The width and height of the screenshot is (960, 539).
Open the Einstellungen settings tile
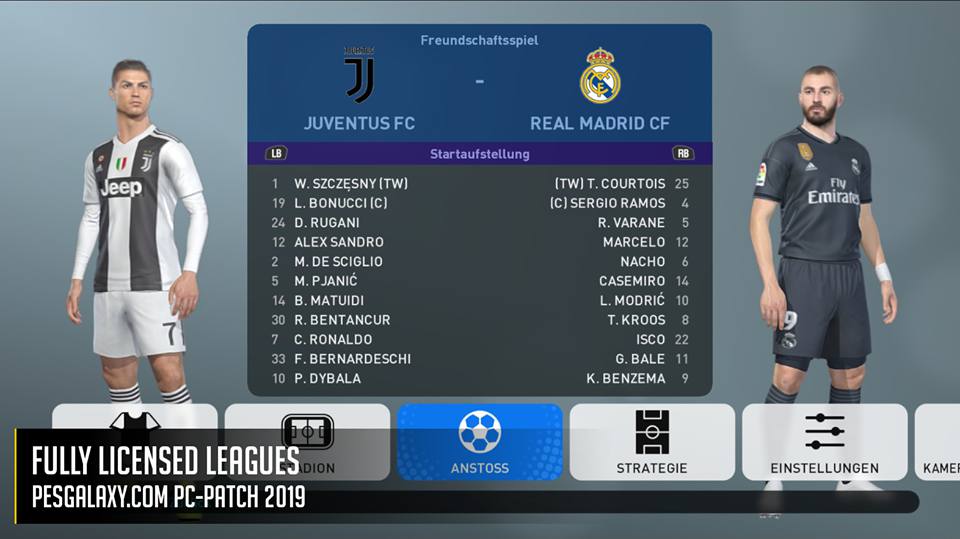[824, 441]
